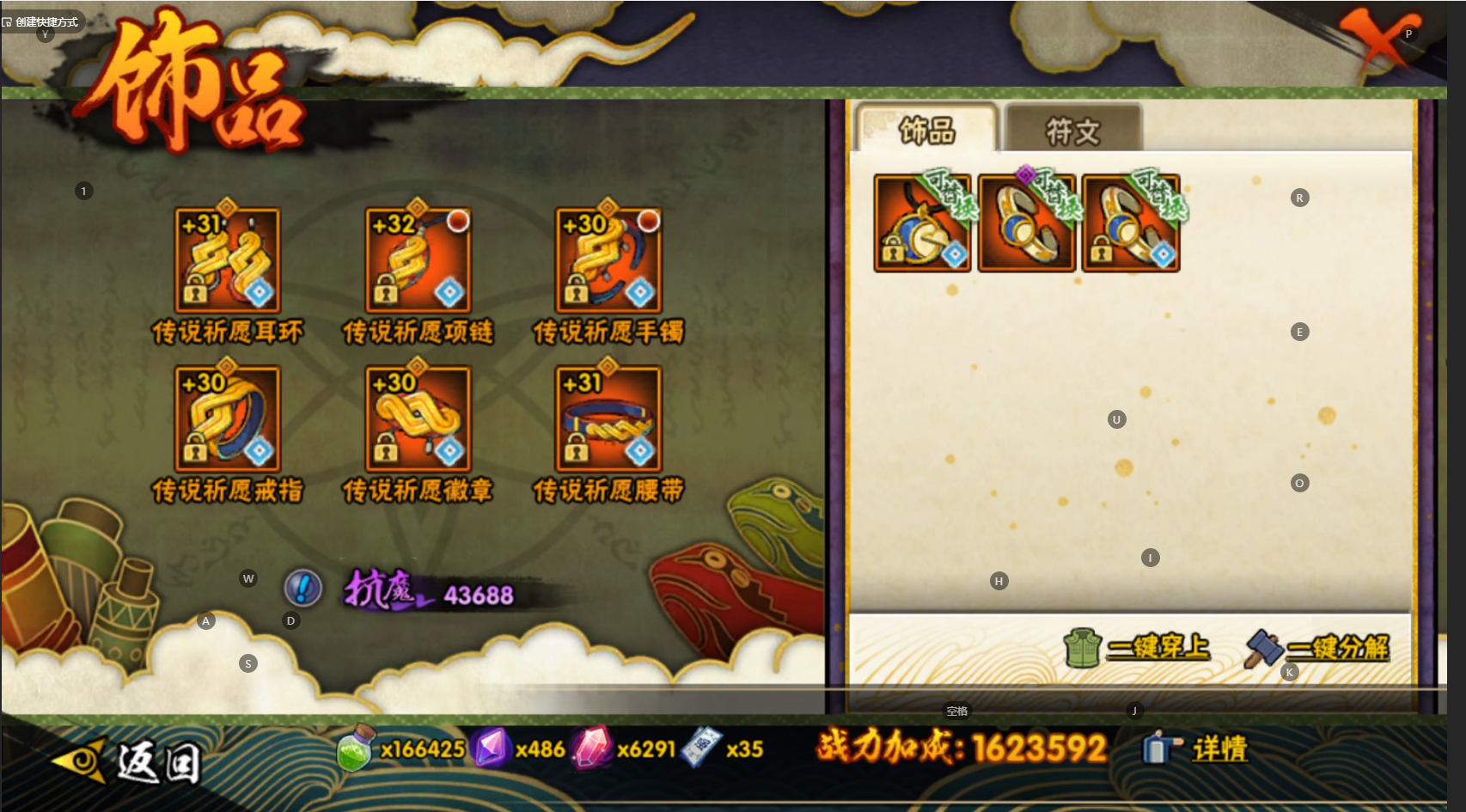Open the 传说祈愿徽章 badge slot

[418, 419]
